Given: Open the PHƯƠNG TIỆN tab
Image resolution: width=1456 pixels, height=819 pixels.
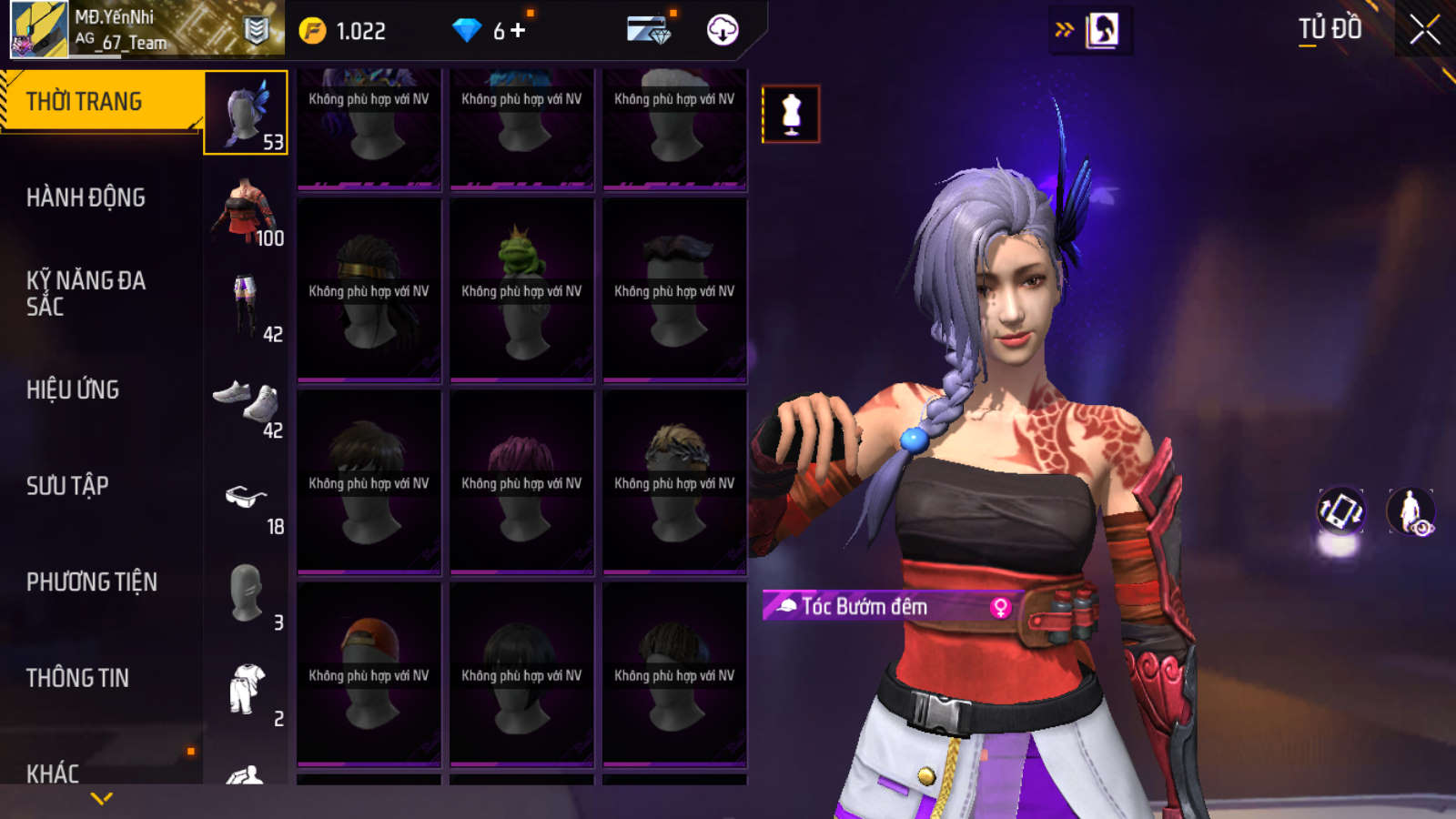Looking at the screenshot, I should 91,582.
